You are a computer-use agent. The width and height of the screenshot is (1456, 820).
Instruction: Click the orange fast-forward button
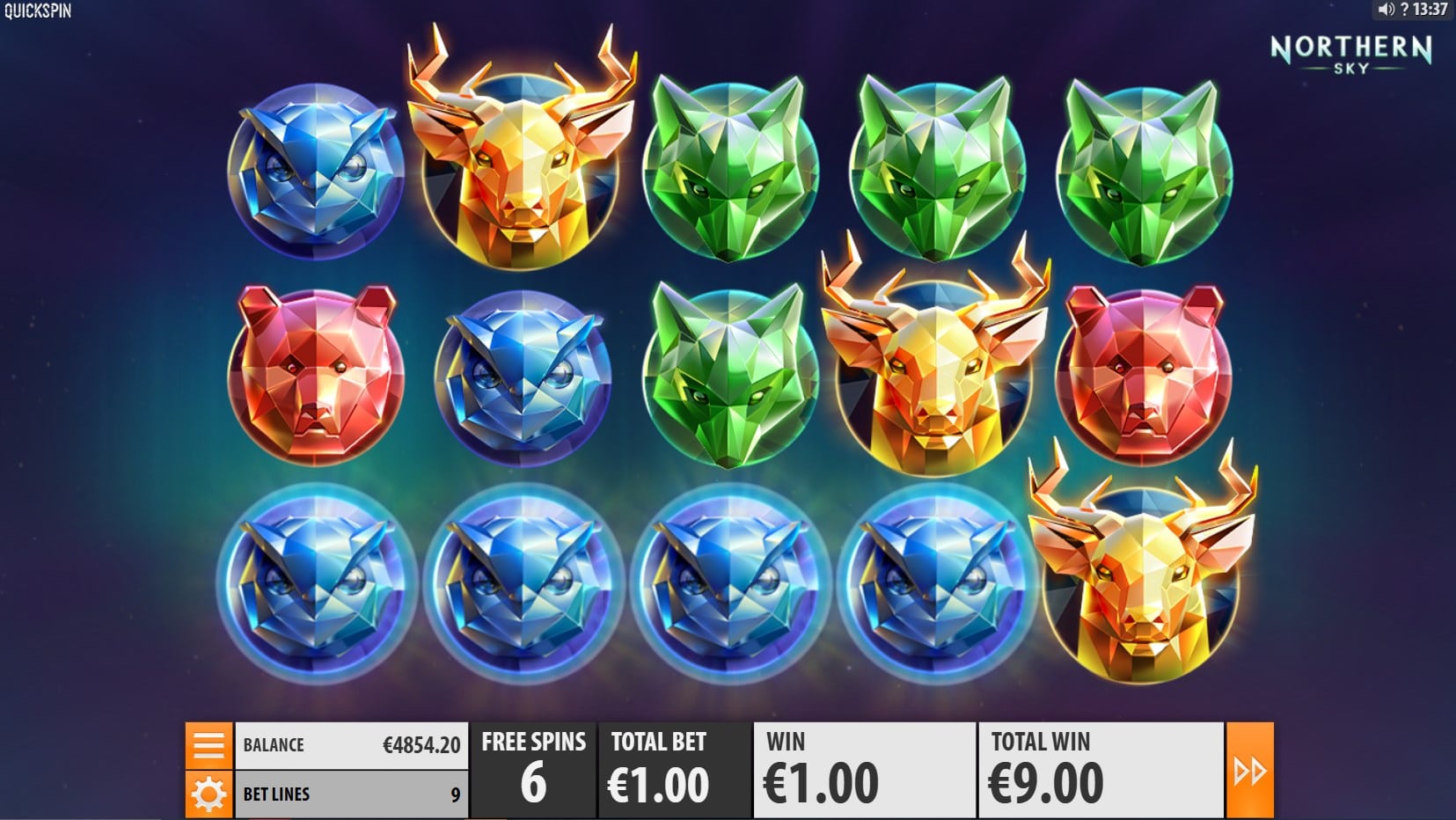1249,771
